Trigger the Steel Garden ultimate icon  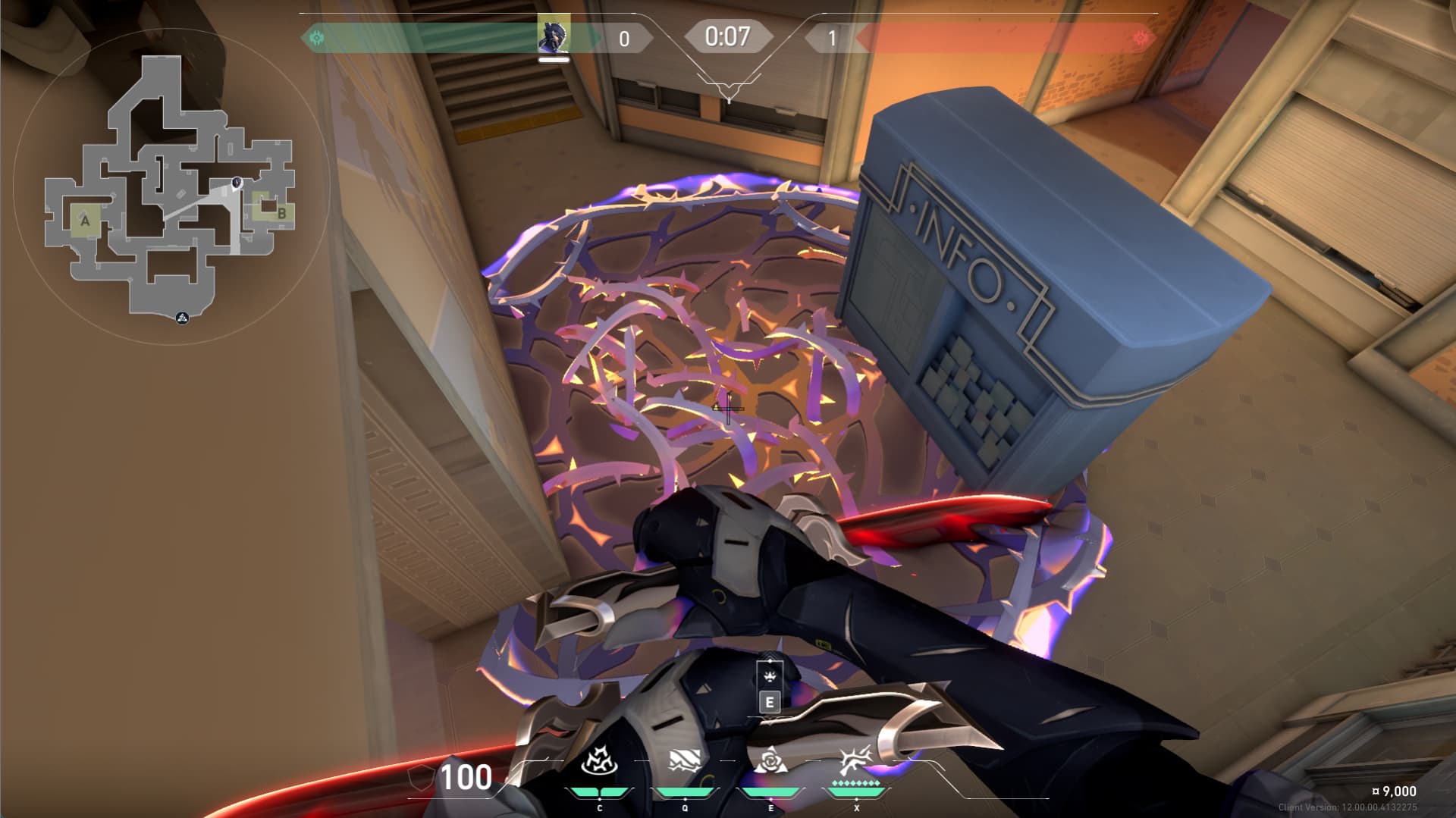856,760
